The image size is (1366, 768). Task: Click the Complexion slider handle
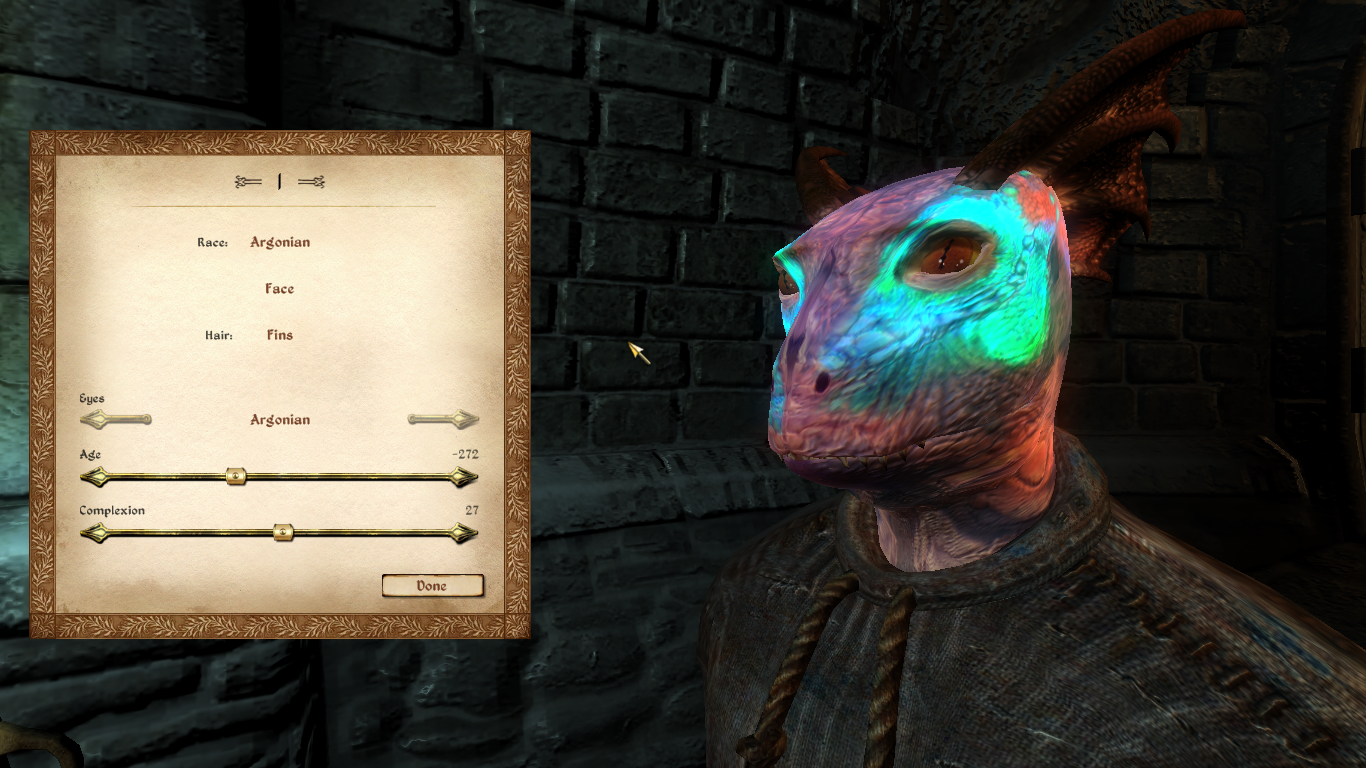point(283,533)
